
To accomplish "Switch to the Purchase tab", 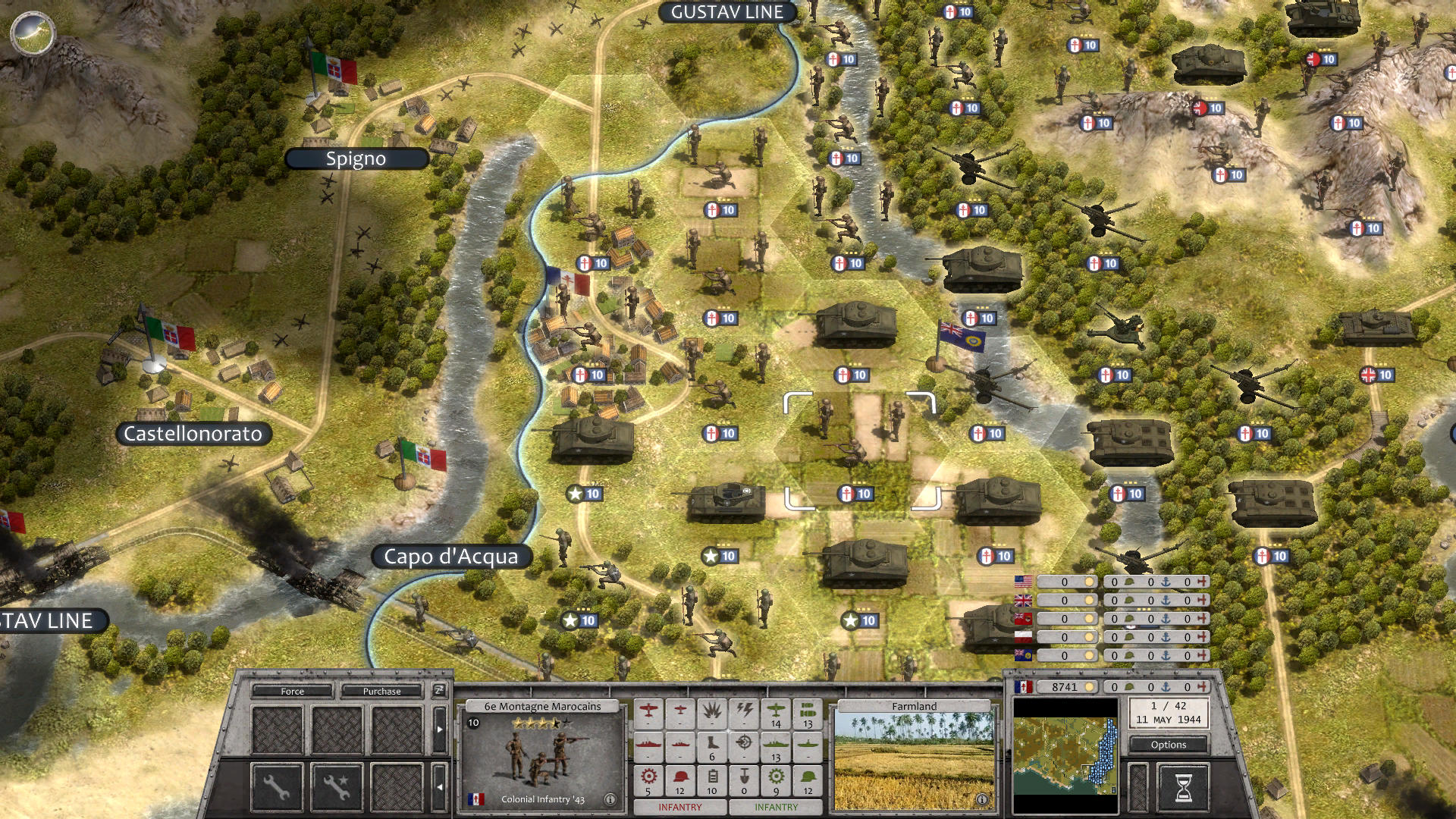I will click(381, 691).
